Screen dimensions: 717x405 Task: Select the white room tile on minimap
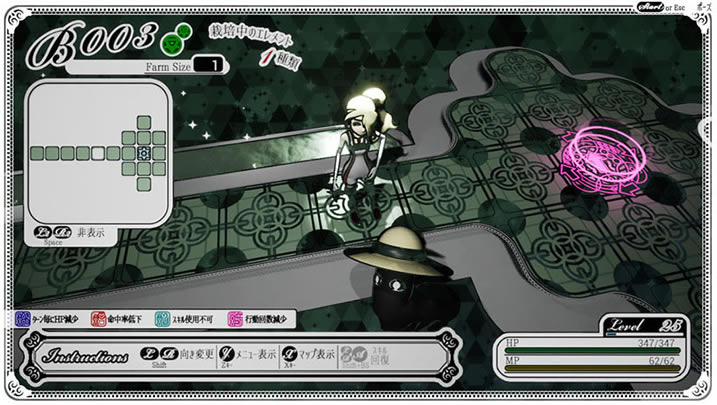(x=97, y=153)
